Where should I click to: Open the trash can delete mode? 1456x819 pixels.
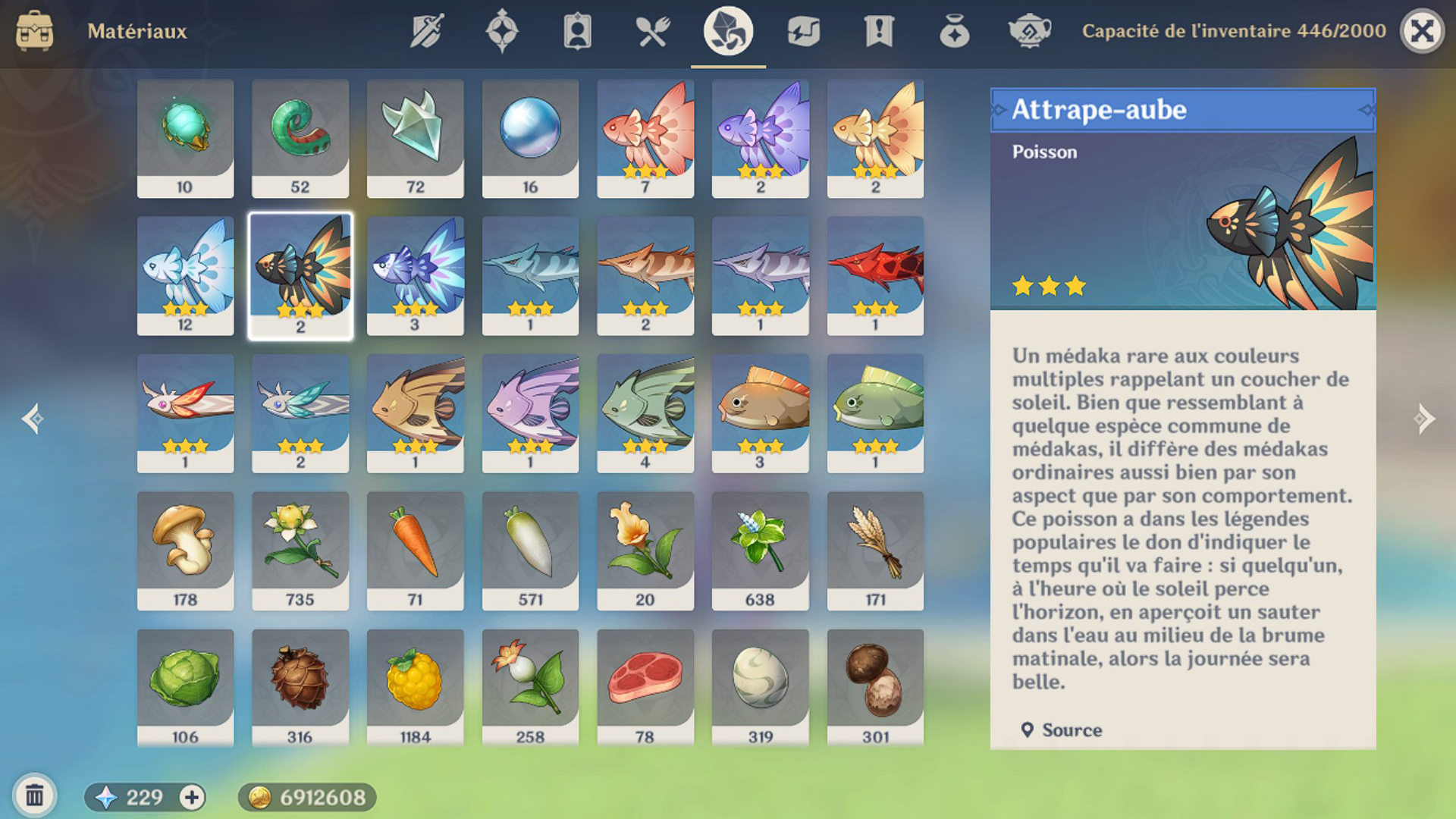(34, 796)
